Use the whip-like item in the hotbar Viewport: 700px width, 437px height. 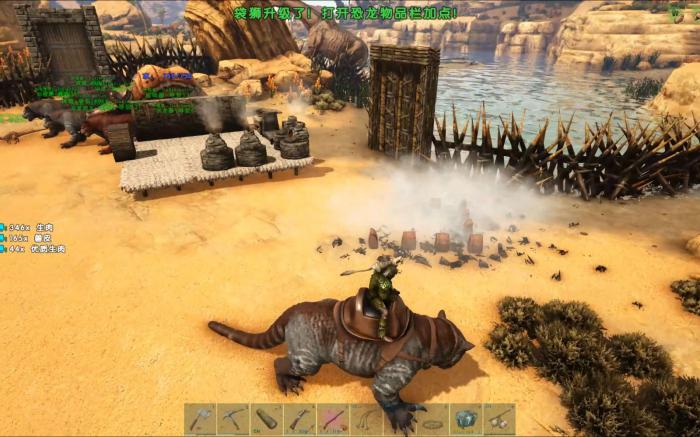coord(366,419)
